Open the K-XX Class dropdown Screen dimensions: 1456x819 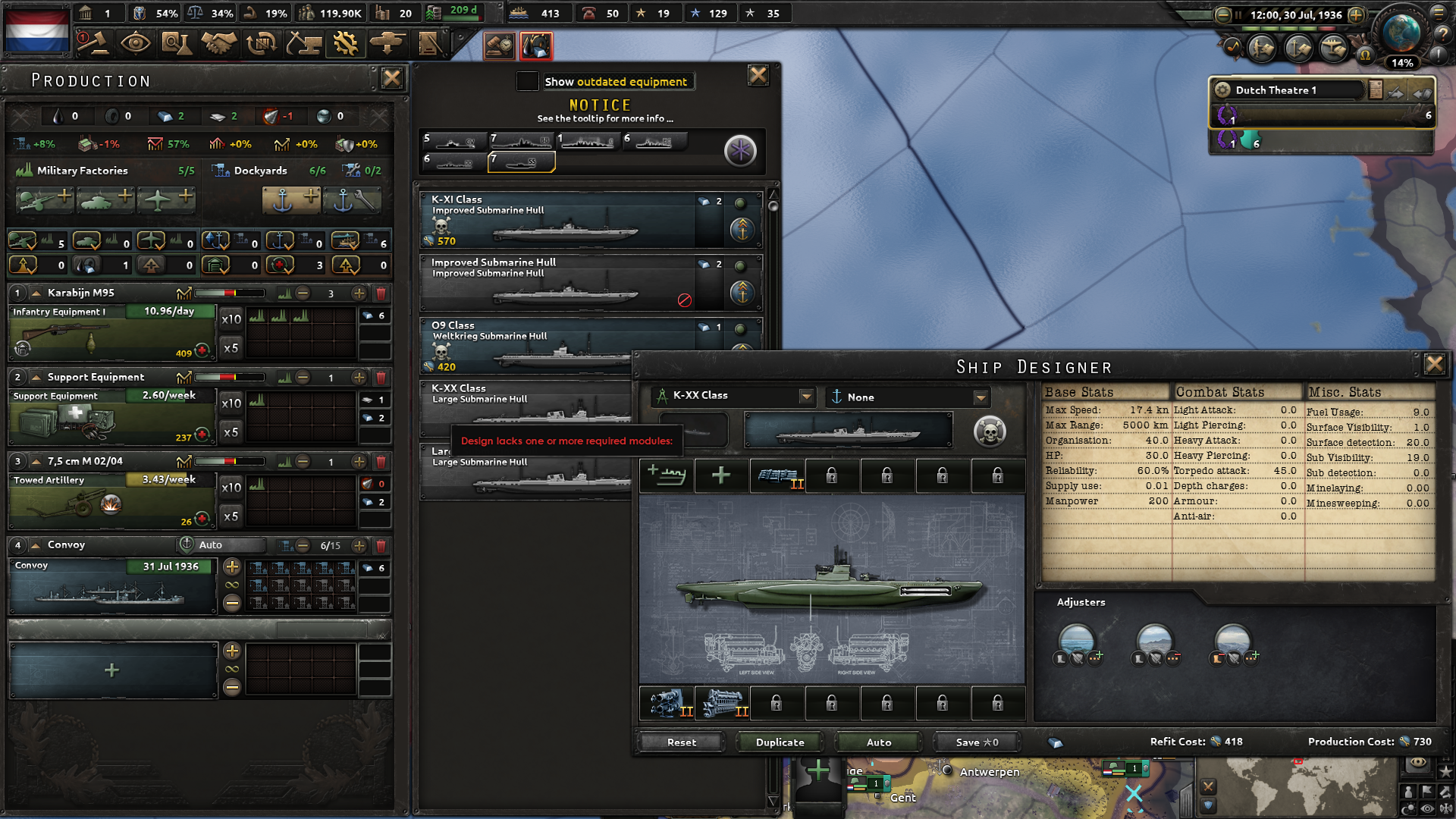click(806, 396)
